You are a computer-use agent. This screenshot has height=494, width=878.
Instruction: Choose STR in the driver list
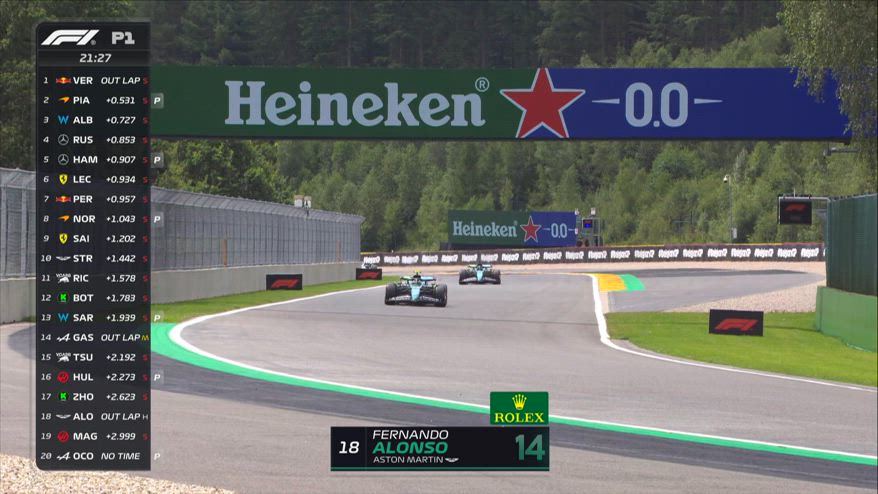coord(94,258)
